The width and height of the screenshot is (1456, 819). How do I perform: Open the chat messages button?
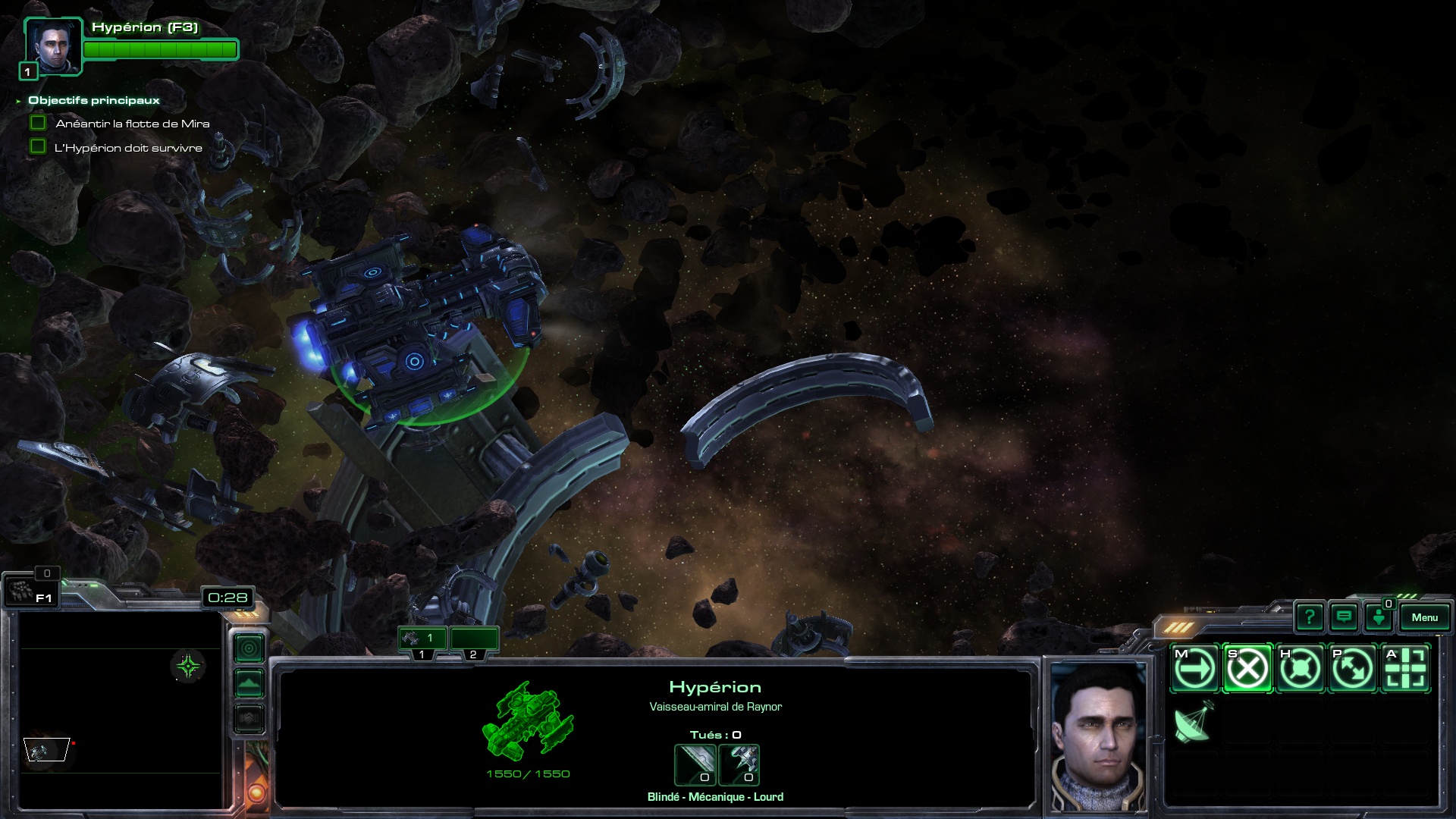(x=1344, y=617)
